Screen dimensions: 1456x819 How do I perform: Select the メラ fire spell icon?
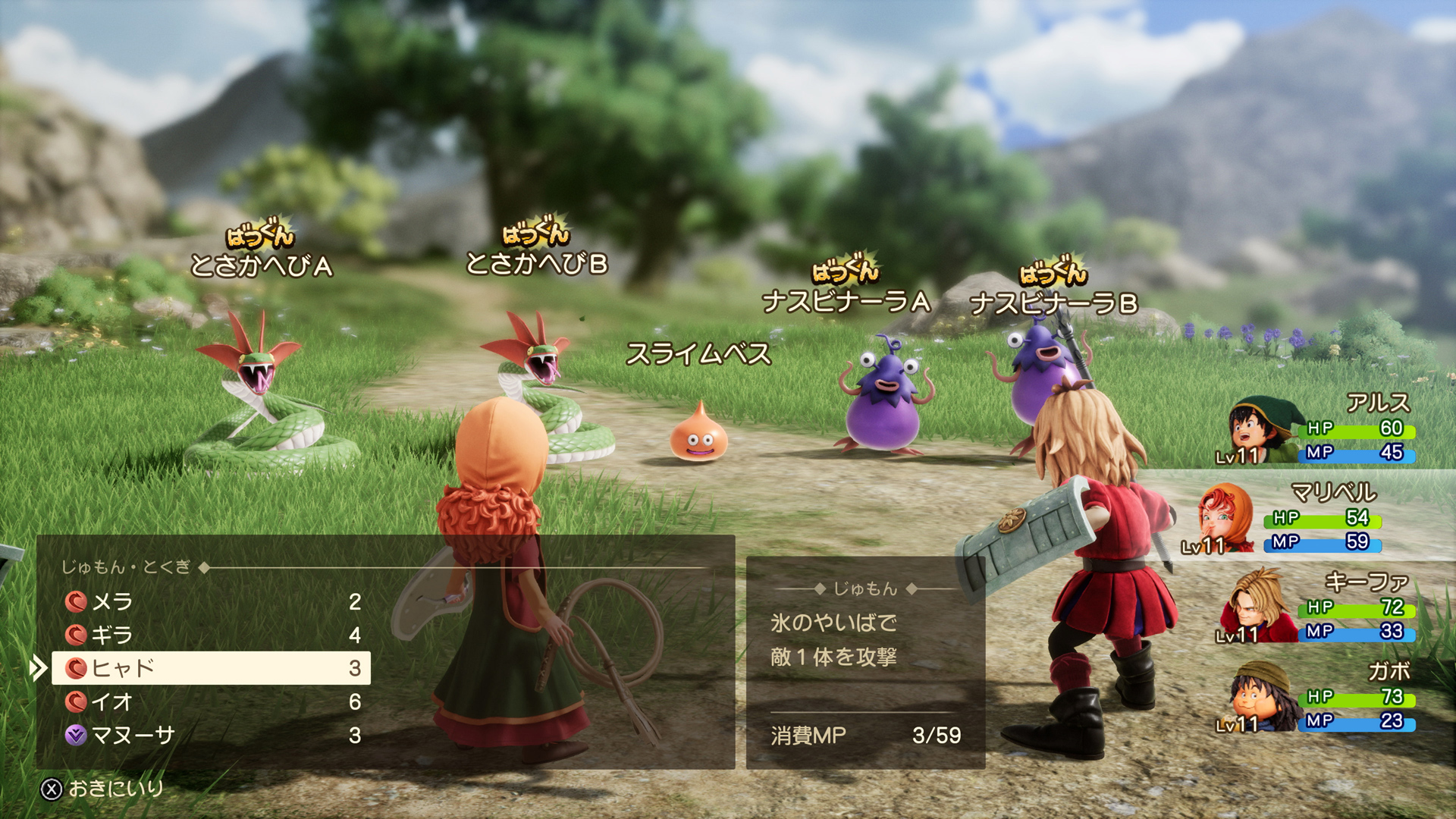point(74,602)
